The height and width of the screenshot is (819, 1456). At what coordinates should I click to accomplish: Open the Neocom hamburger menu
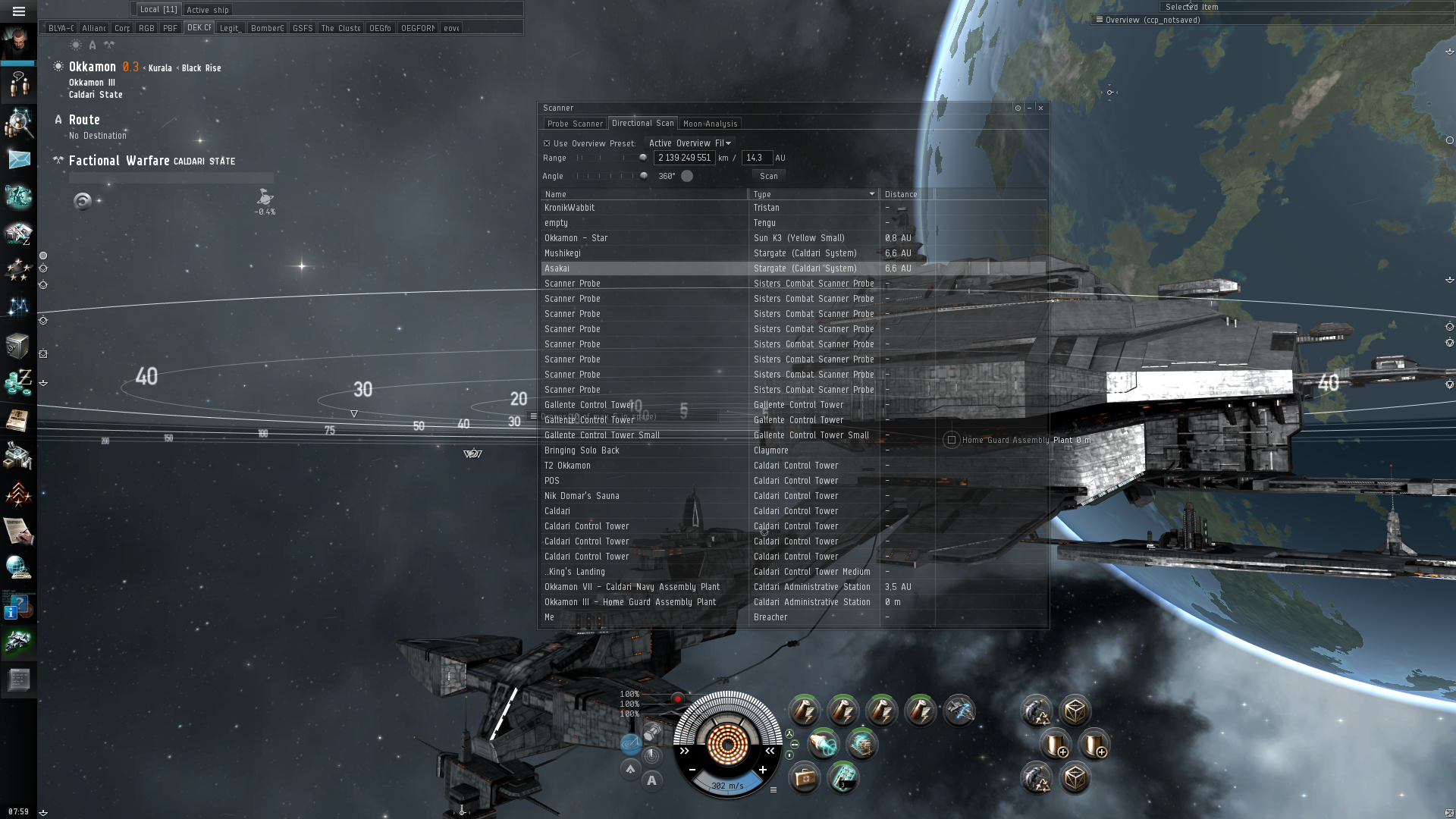pyautogui.click(x=19, y=11)
